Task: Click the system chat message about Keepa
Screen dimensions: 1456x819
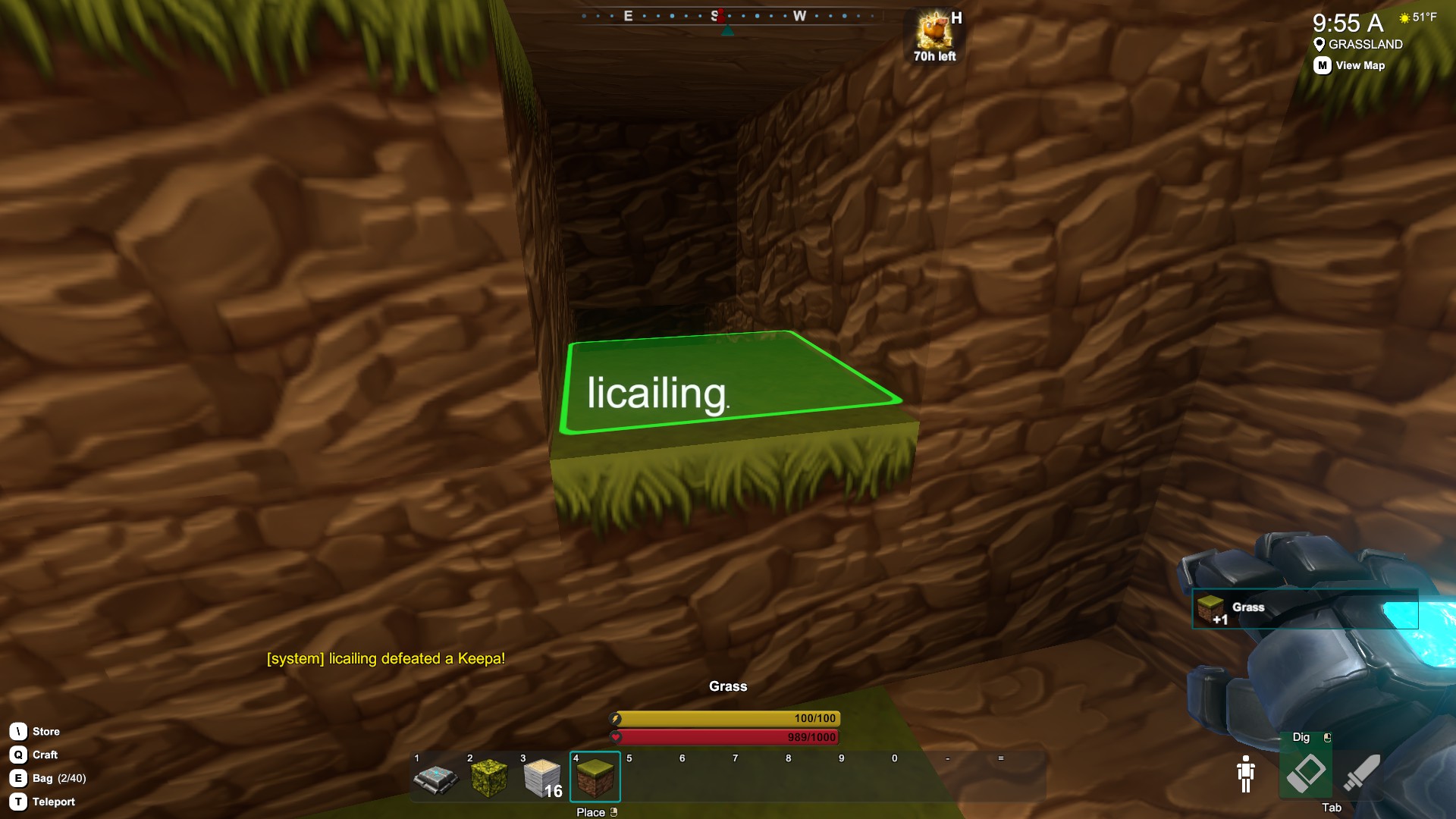Action: click(384, 659)
